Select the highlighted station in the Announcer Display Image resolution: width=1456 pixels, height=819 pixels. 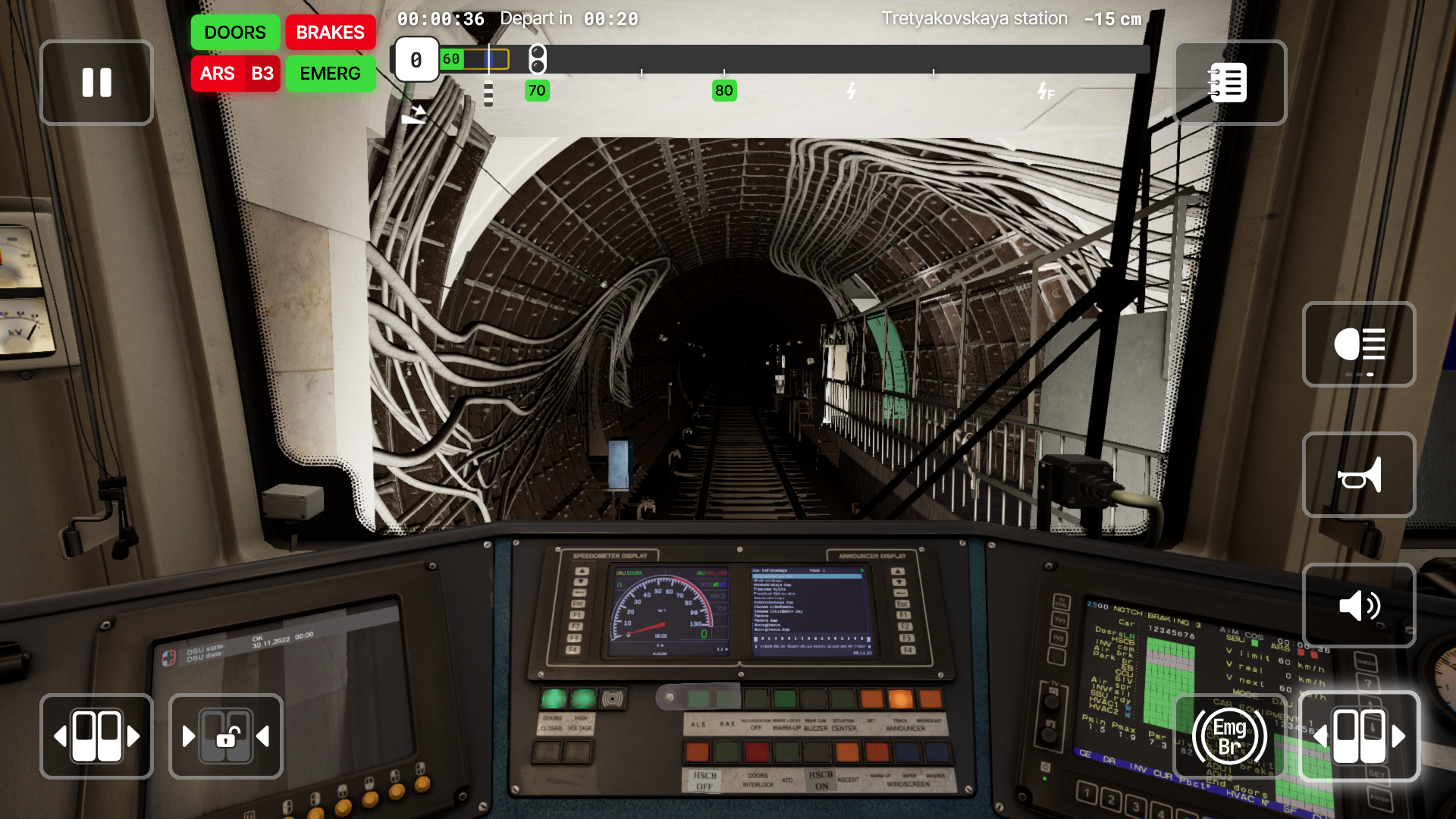tap(808, 576)
